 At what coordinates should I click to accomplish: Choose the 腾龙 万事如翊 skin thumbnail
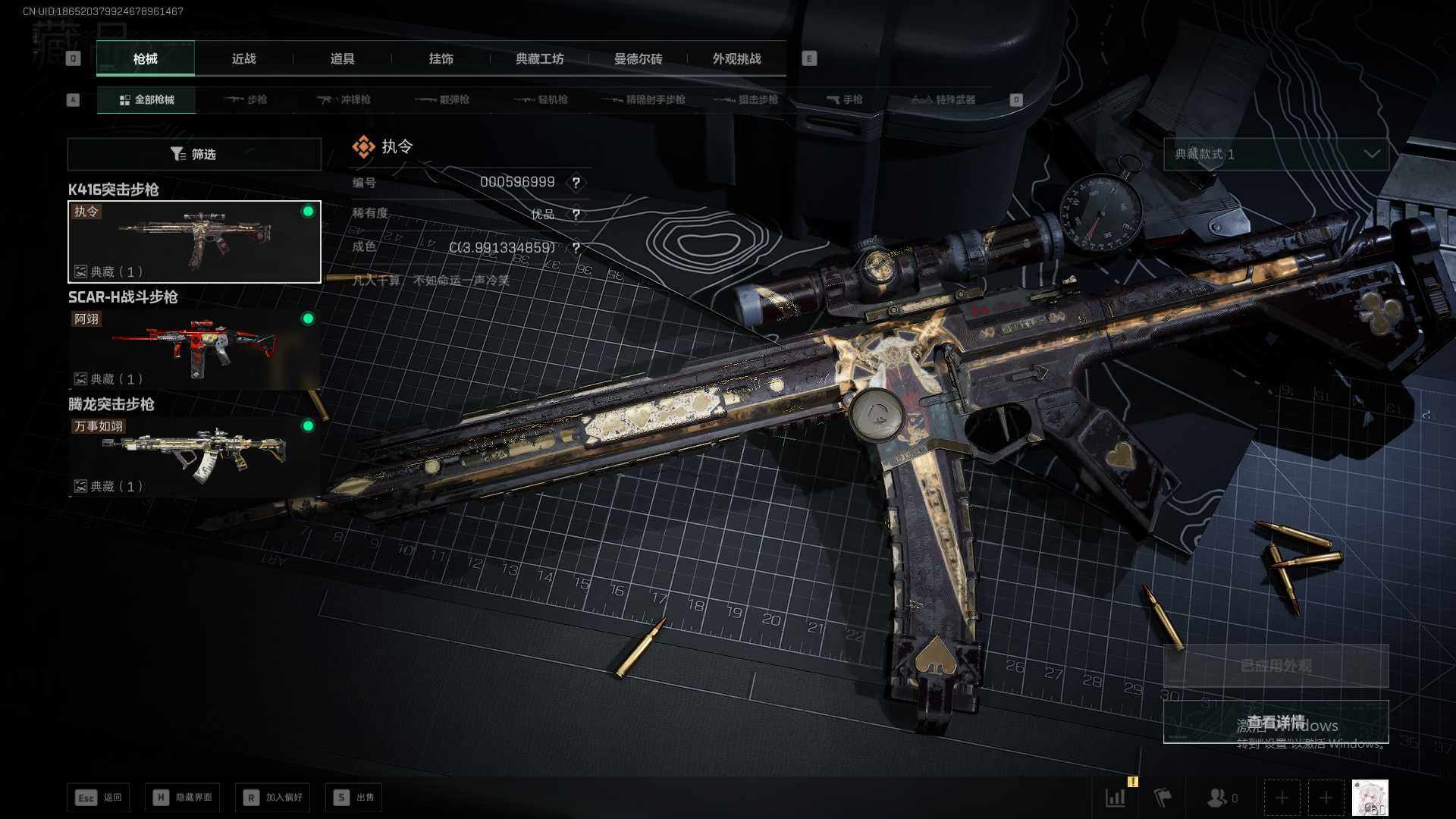(194, 457)
